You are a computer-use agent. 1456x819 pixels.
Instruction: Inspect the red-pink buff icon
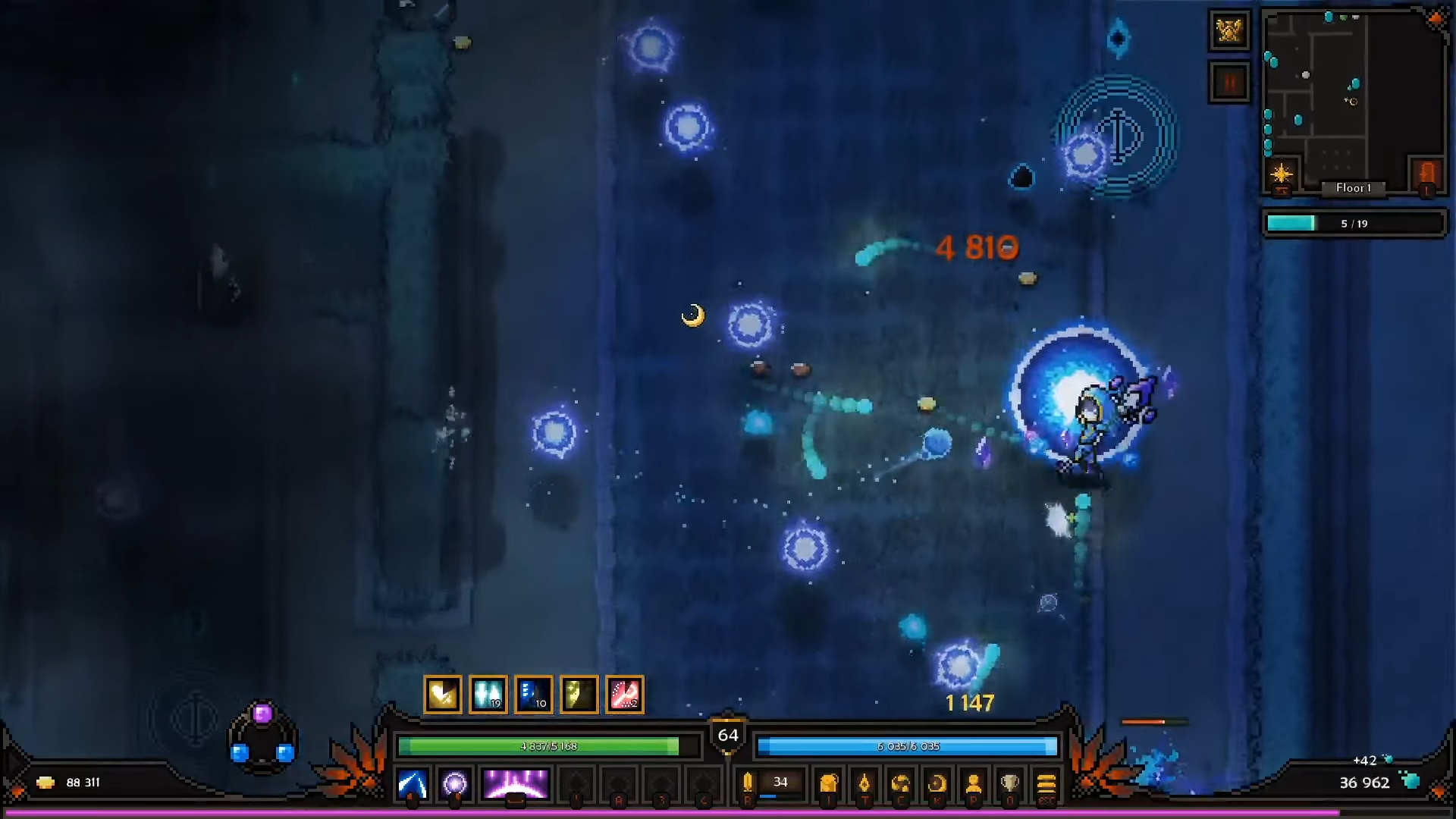[x=625, y=695]
